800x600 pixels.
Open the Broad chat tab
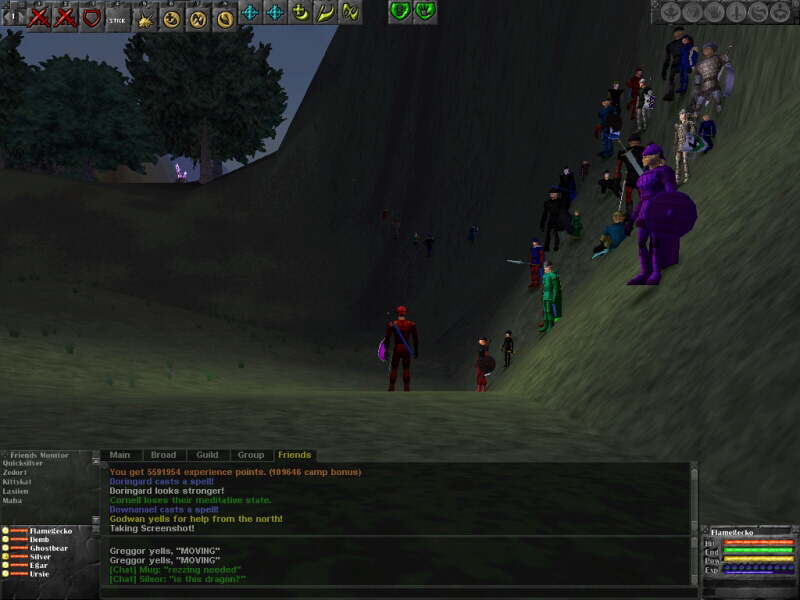163,455
